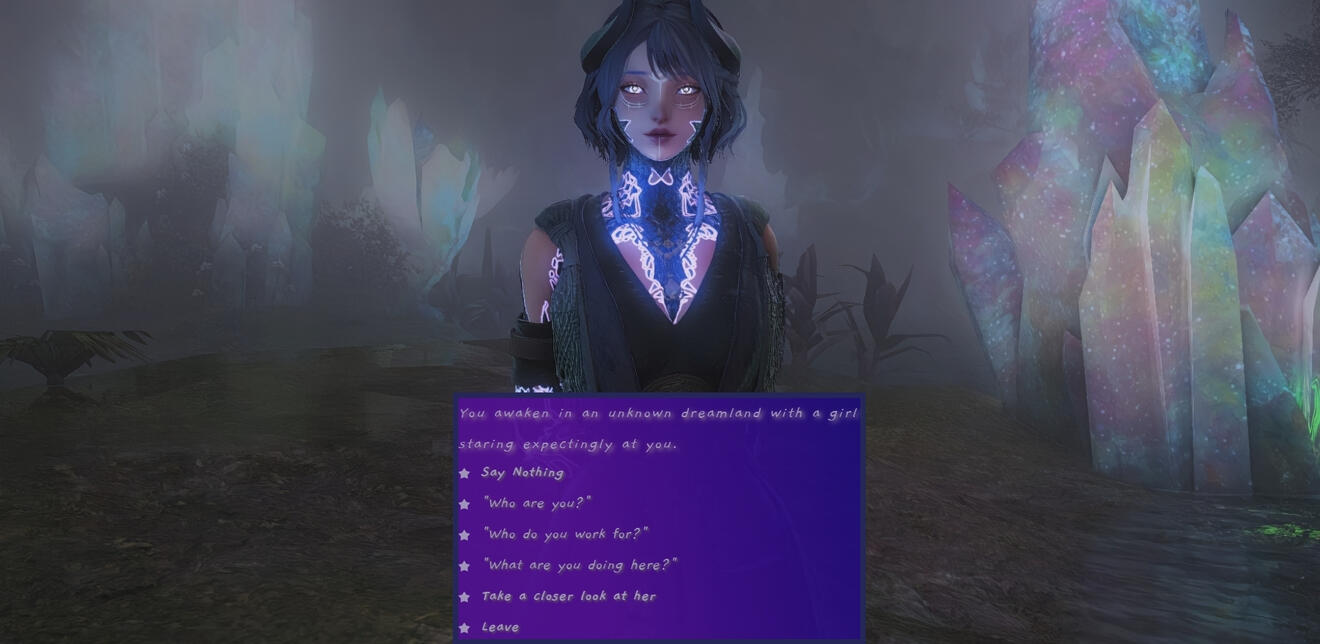Pick "What are you doing here?" response
This screenshot has height=644, width=1320.
(579, 566)
